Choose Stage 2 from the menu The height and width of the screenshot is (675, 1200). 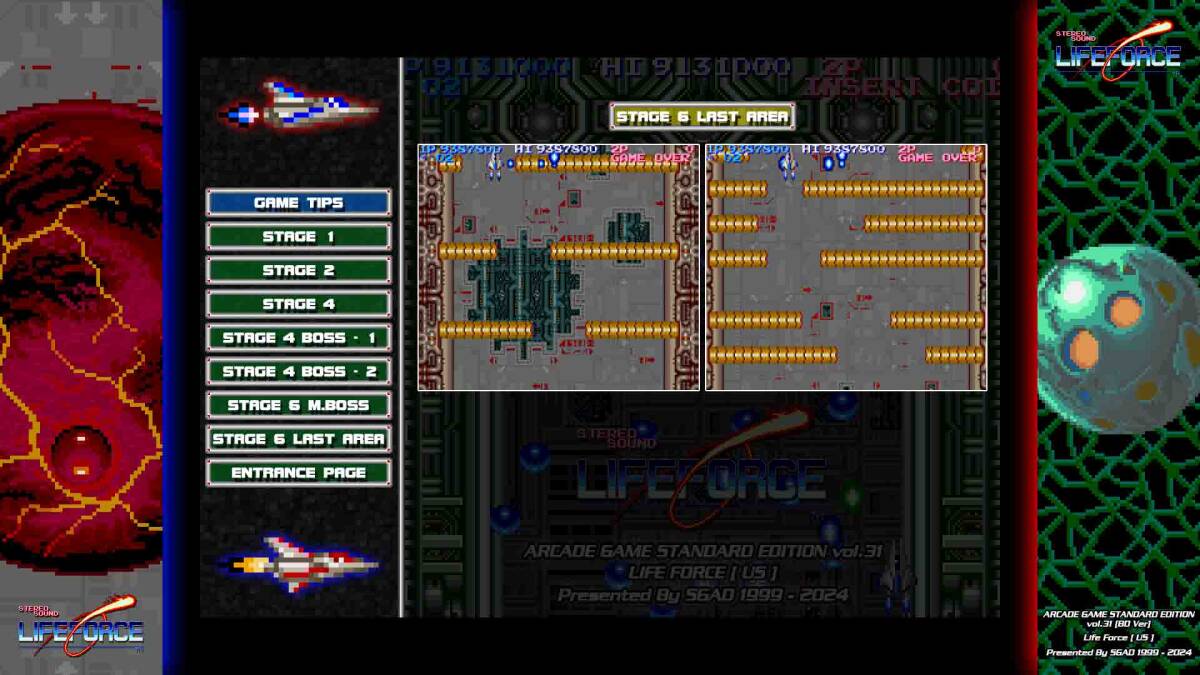(x=298, y=270)
